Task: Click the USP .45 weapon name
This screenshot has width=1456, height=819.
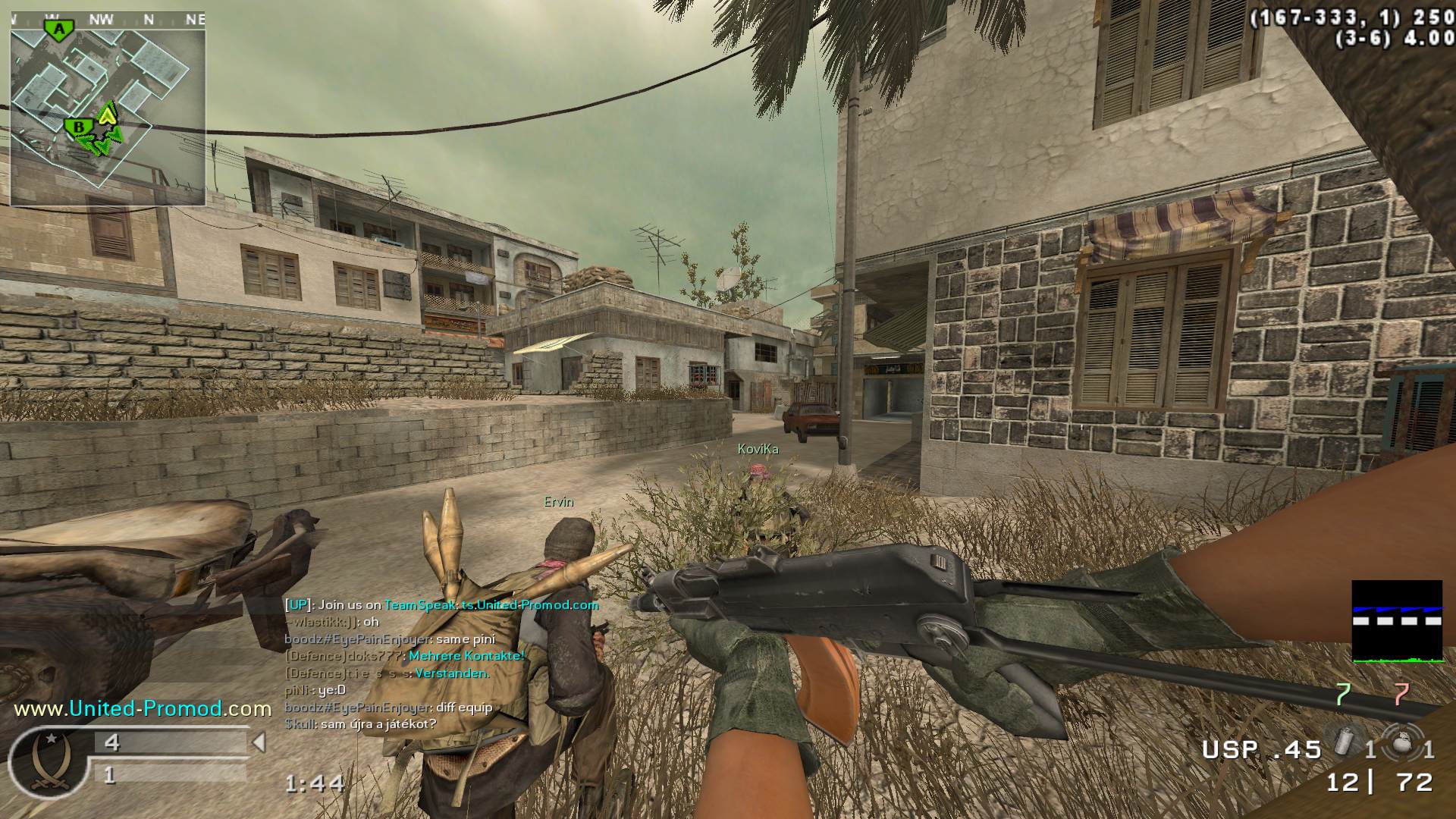Action: click(x=1261, y=750)
